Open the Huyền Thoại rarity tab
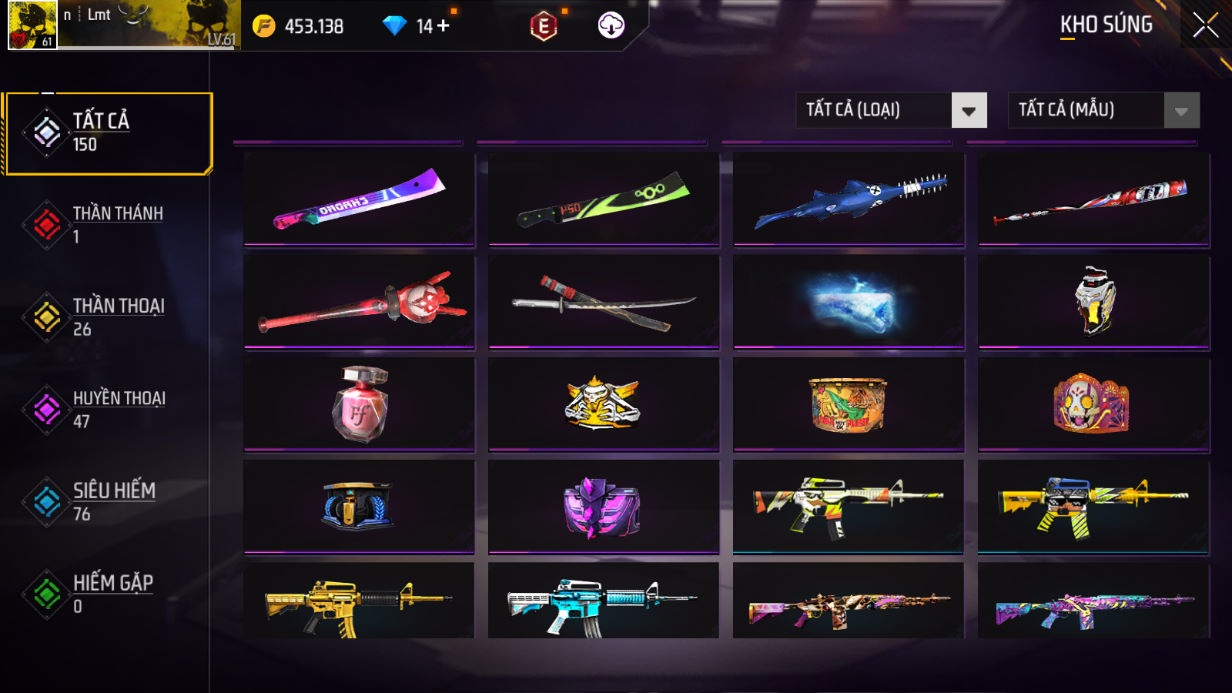Image resolution: width=1232 pixels, height=693 pixels. click(108, 409)
